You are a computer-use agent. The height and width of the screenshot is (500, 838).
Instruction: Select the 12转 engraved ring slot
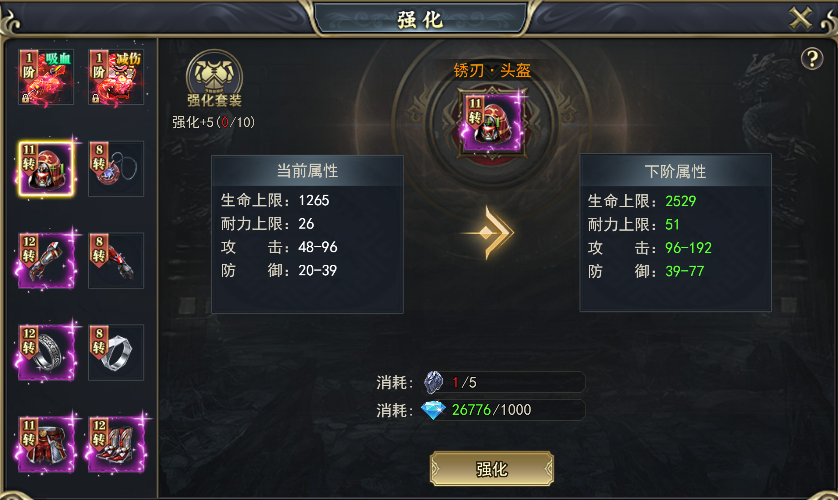point(46,352)
